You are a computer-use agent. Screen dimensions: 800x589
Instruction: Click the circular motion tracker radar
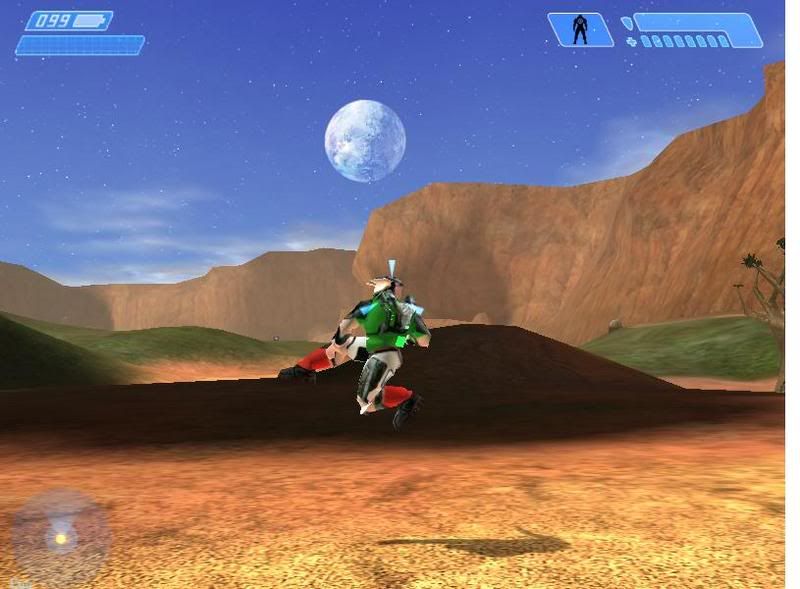(61, 537)
